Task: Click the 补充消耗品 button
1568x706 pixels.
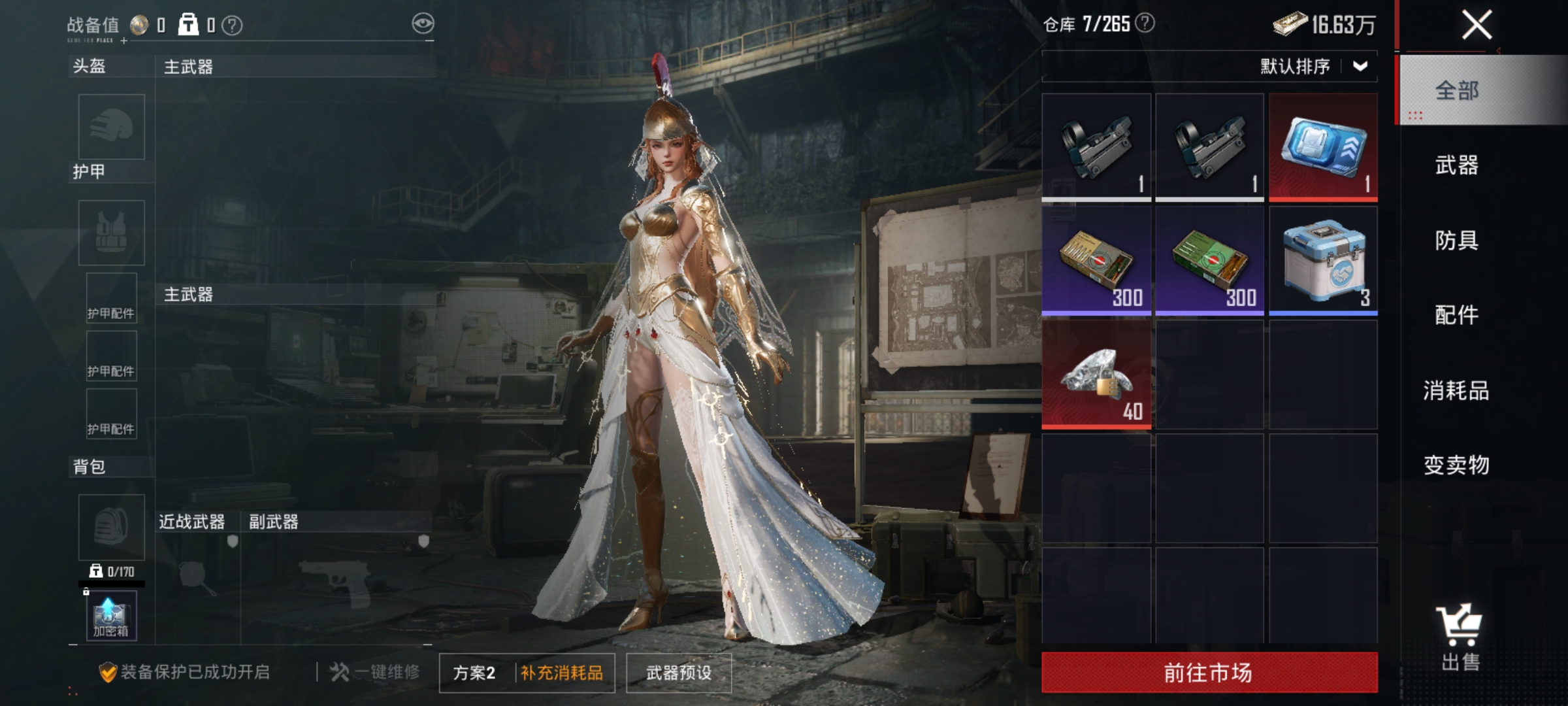Action: pyautogui.click(x=562, y=673)
